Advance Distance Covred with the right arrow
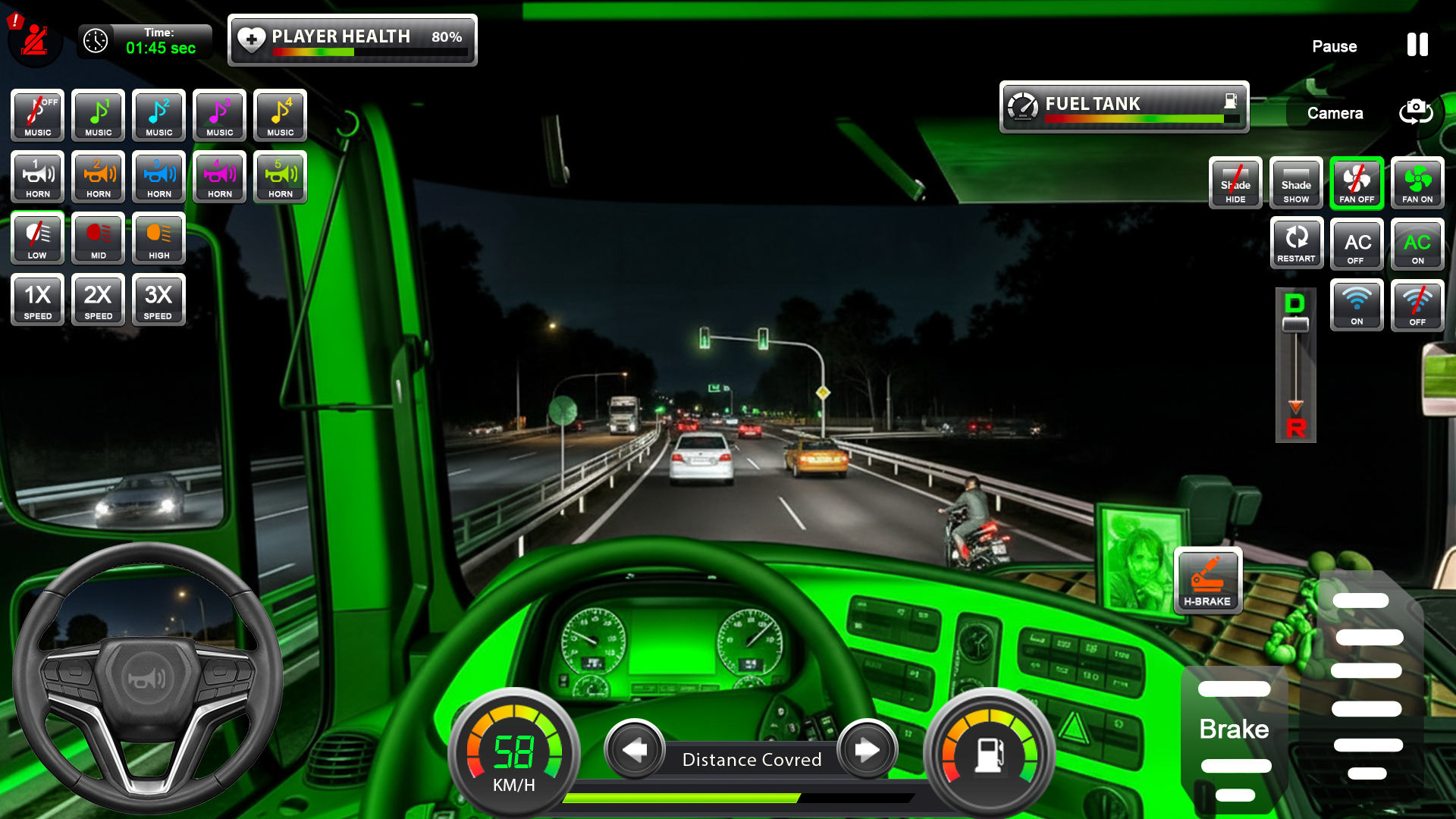 (x=866, y=750)
